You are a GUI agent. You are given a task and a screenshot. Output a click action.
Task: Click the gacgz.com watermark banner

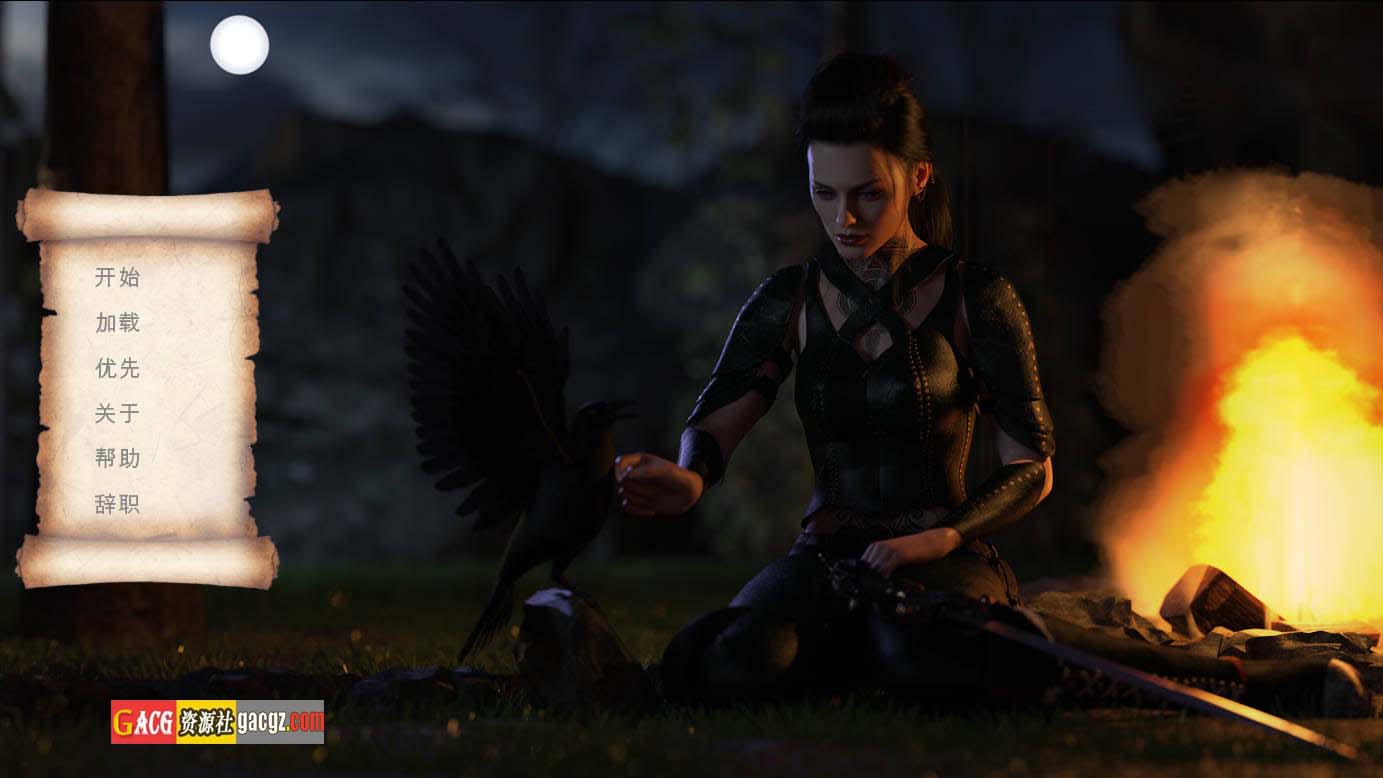217,721
